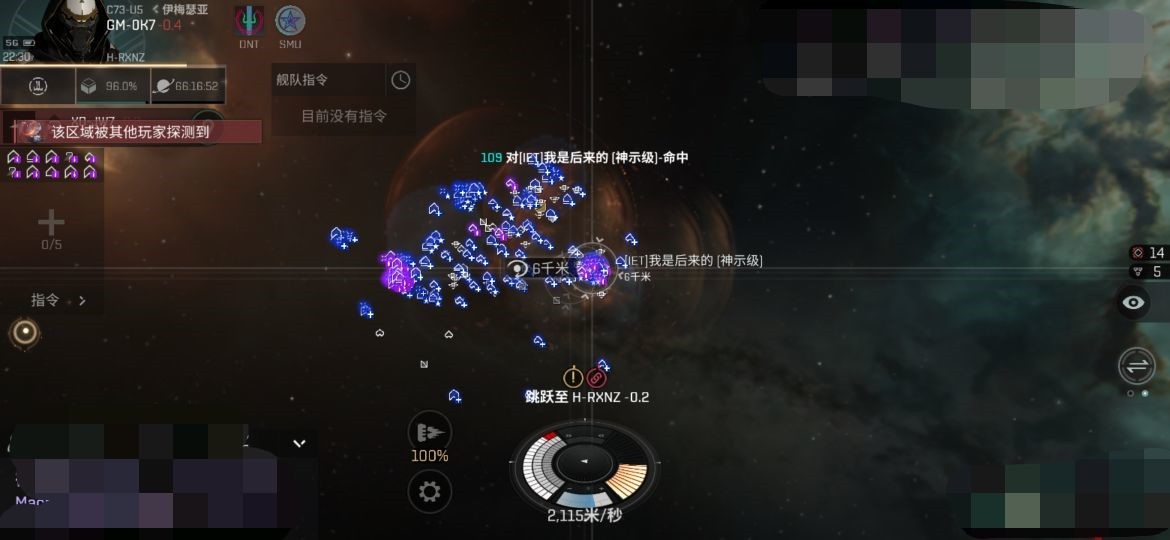Image resolution: width=1170 pixels, height=540 pixels.
Task: Open the DNT corporation icon
Action: (249, 21)
